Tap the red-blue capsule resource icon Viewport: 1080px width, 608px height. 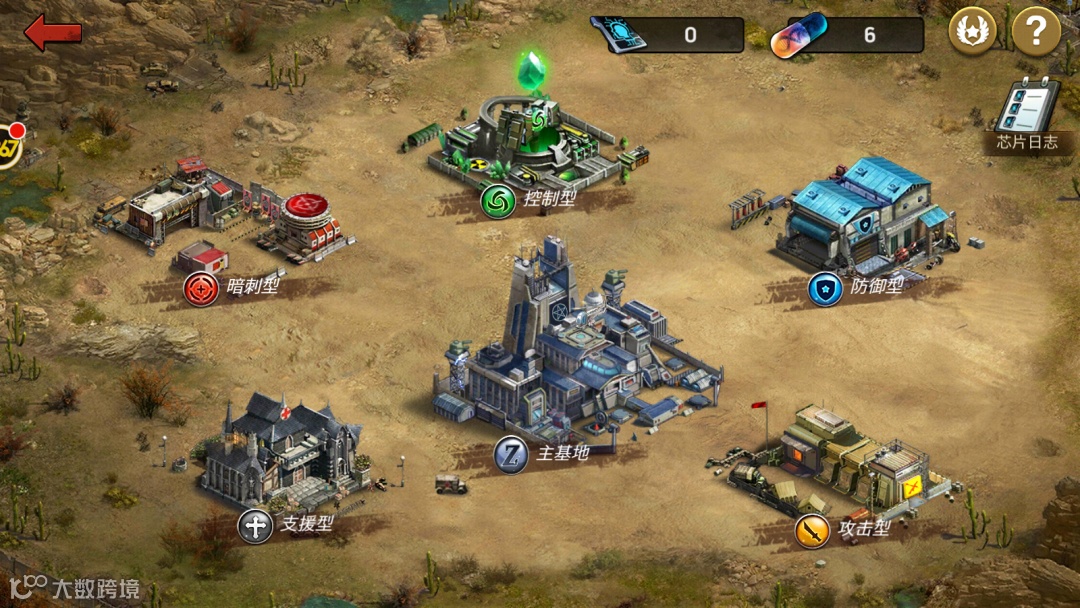coord(799,36)
